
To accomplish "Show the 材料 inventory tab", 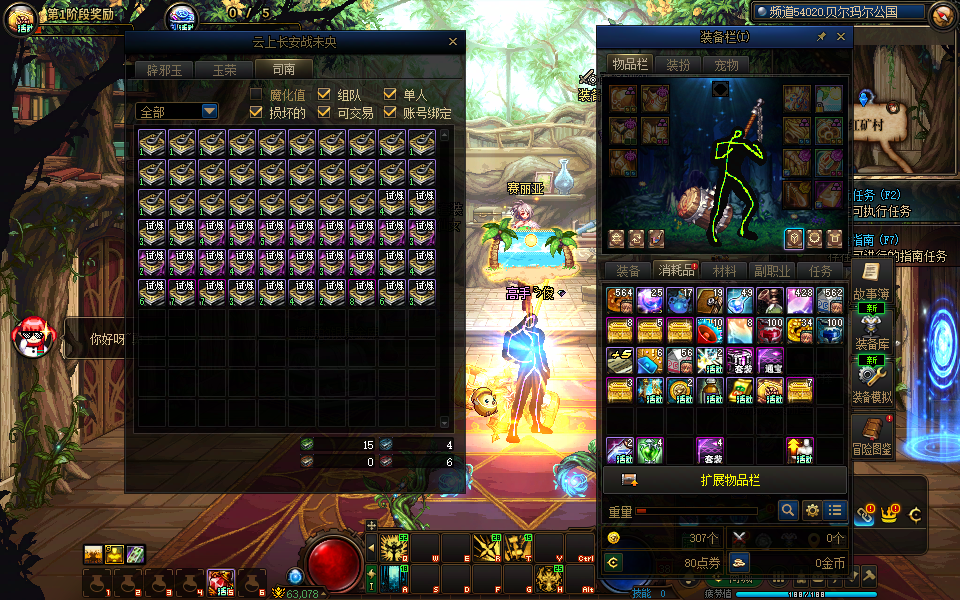I will (x=724, y=271).
